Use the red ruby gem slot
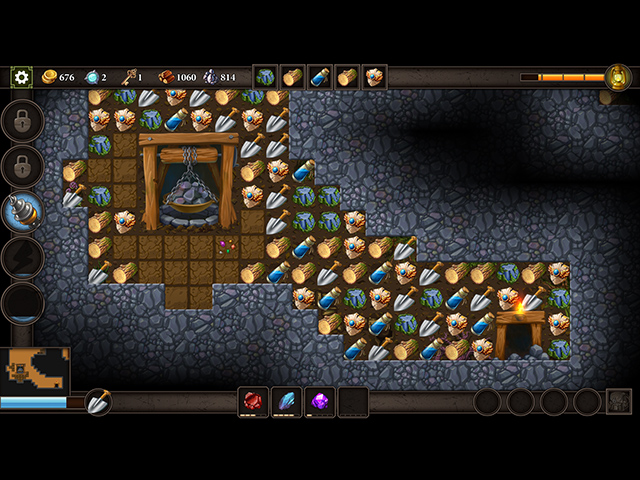 click(253, 401)
